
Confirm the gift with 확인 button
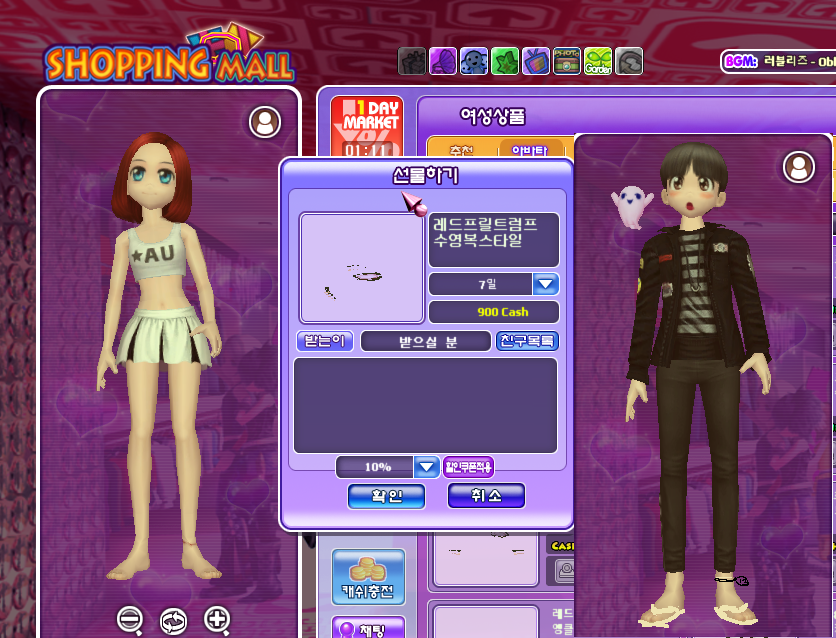click(386, 496)
